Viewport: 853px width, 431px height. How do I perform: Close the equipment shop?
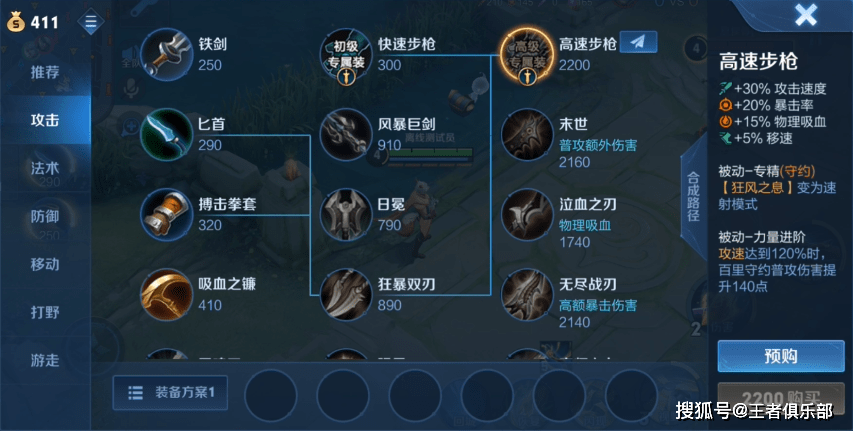(x=805, y=15)
